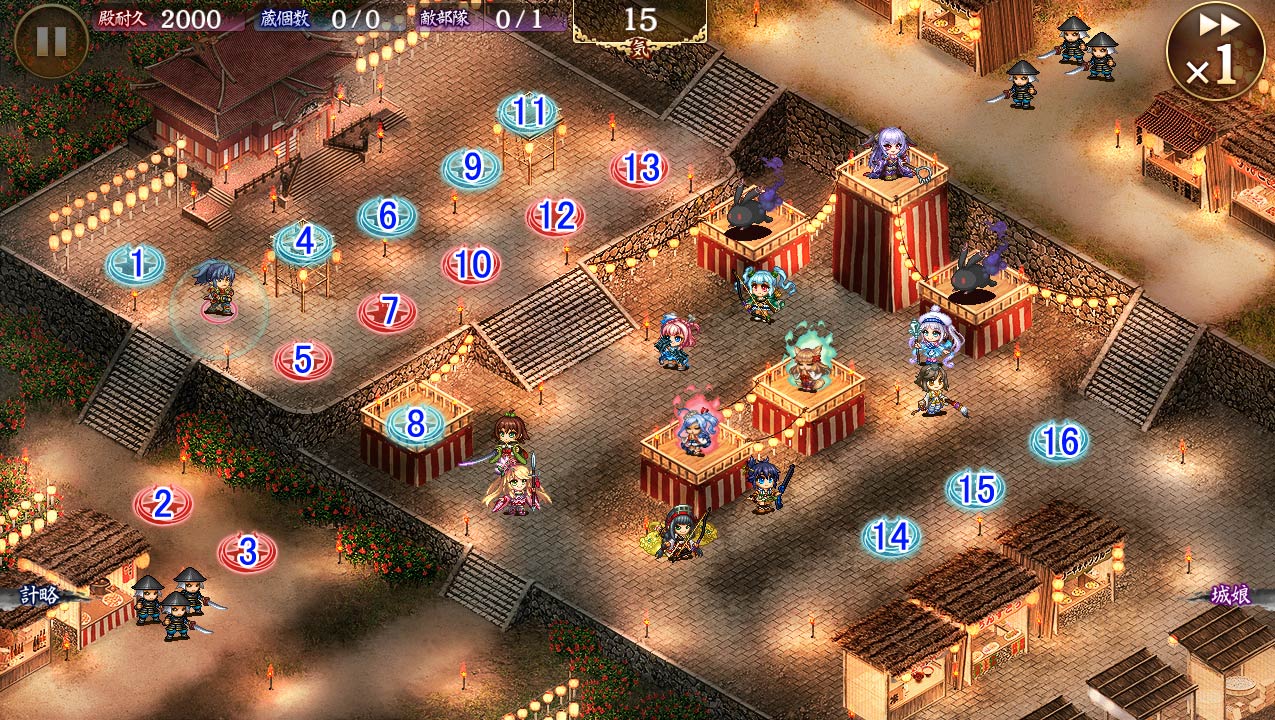
Task: Pick red deployment tile 12
Action: pyautogui.click(x=556, y=216)
